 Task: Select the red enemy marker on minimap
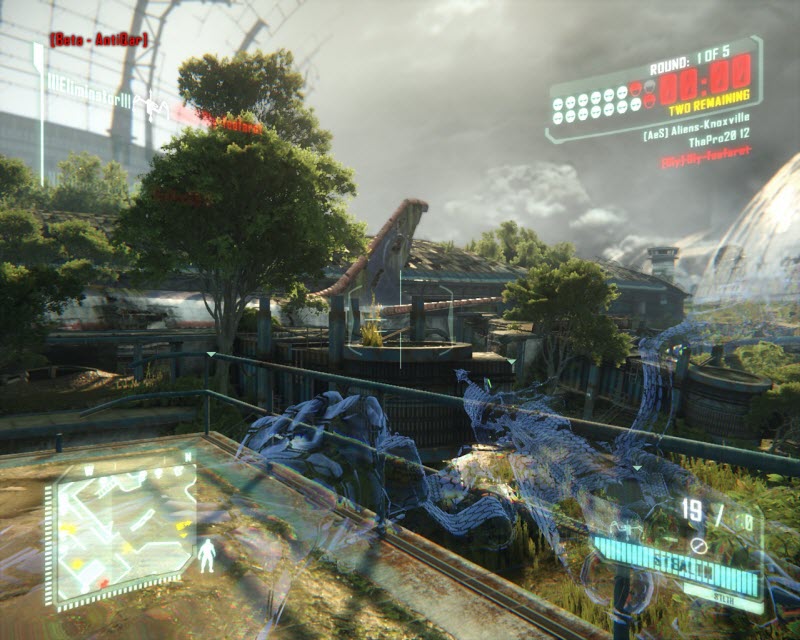(x=103, y=581)
